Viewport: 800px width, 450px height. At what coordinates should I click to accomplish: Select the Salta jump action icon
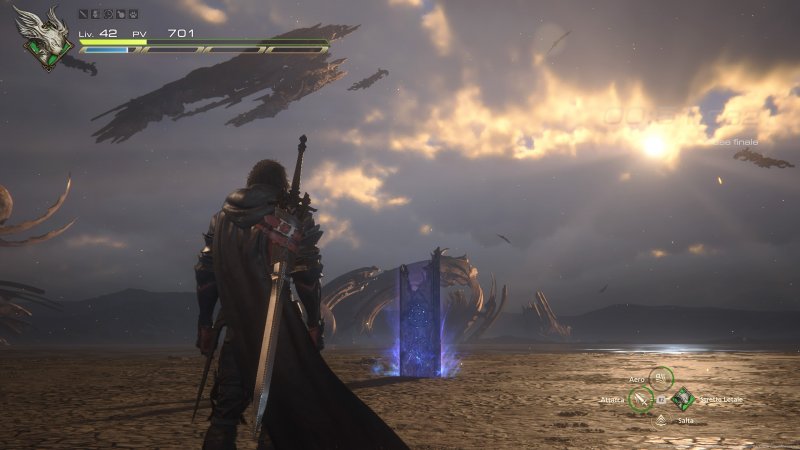pyautogui.click(x=661, y=421)
